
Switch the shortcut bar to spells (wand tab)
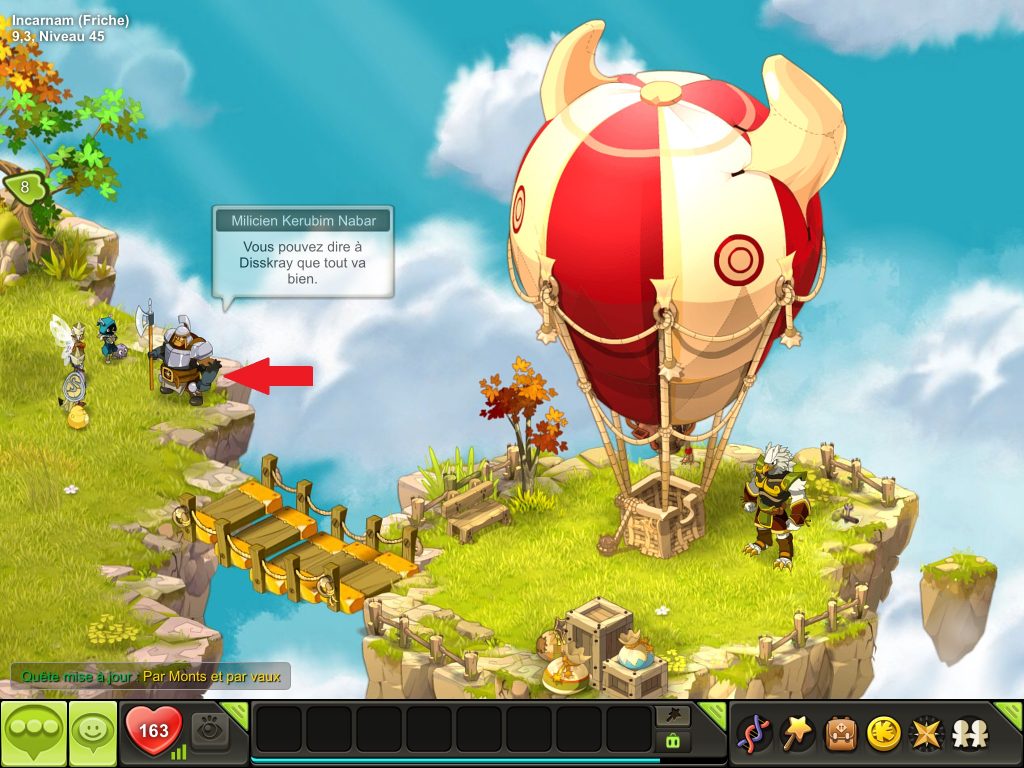pos(672,716)
